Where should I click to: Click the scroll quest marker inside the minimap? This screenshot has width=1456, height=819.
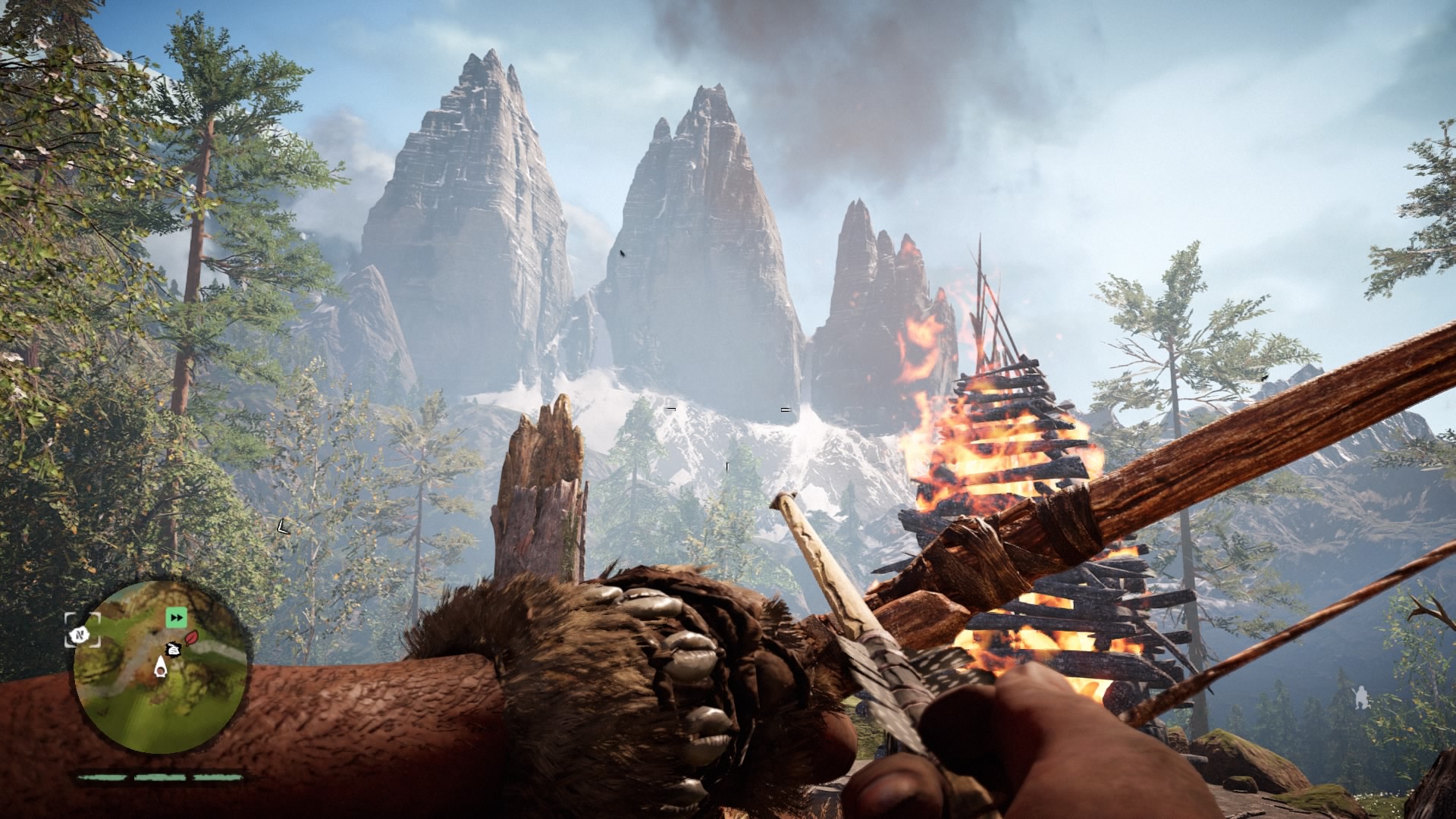174,650
